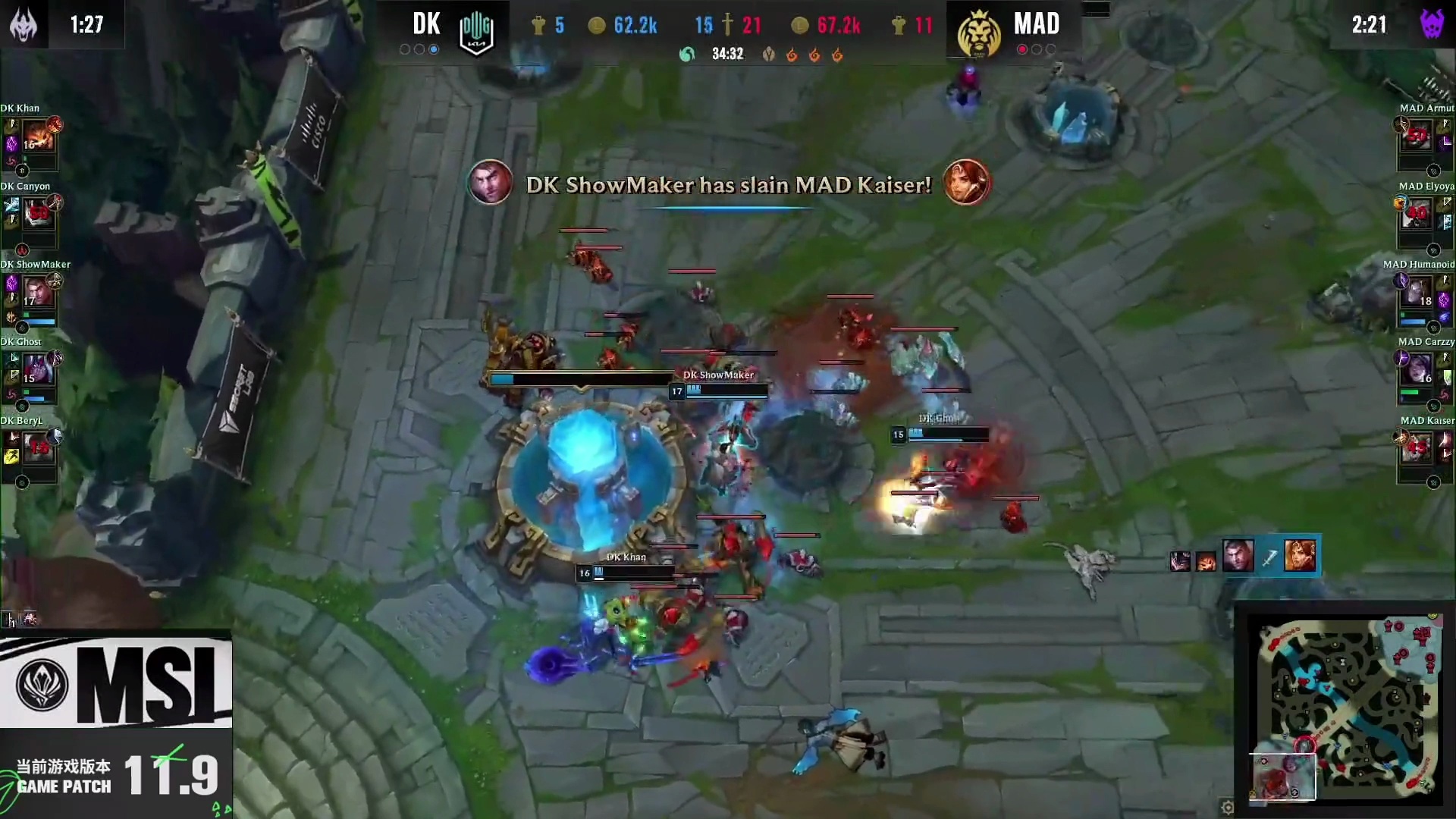Select MAD Humanoid's champion portrait

tap(1417, 293)
